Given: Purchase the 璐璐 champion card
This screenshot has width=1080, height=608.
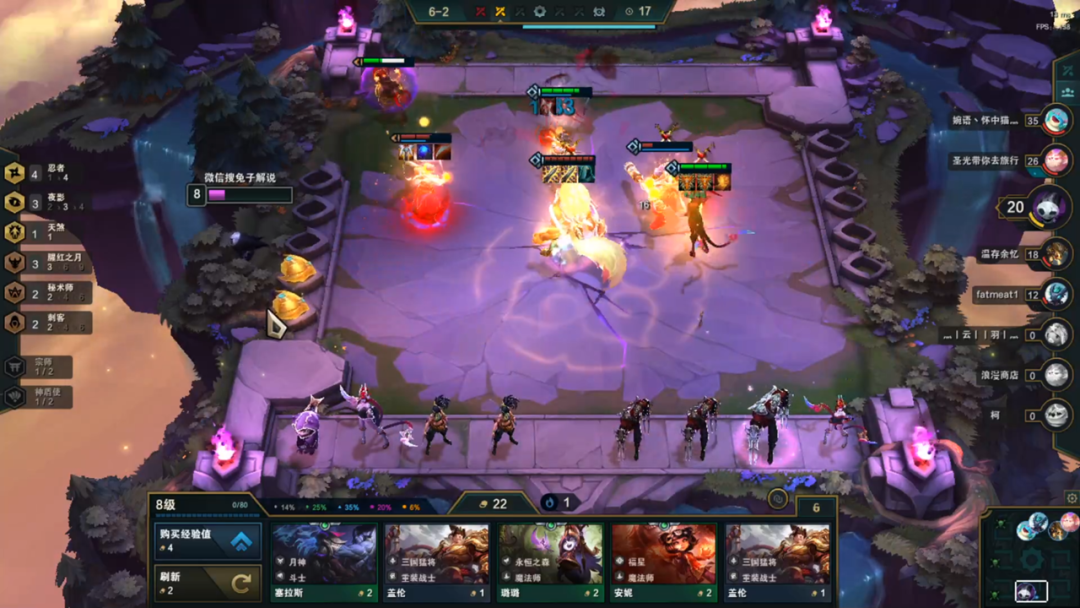Looking at the screenshot, I should (551, 560).
